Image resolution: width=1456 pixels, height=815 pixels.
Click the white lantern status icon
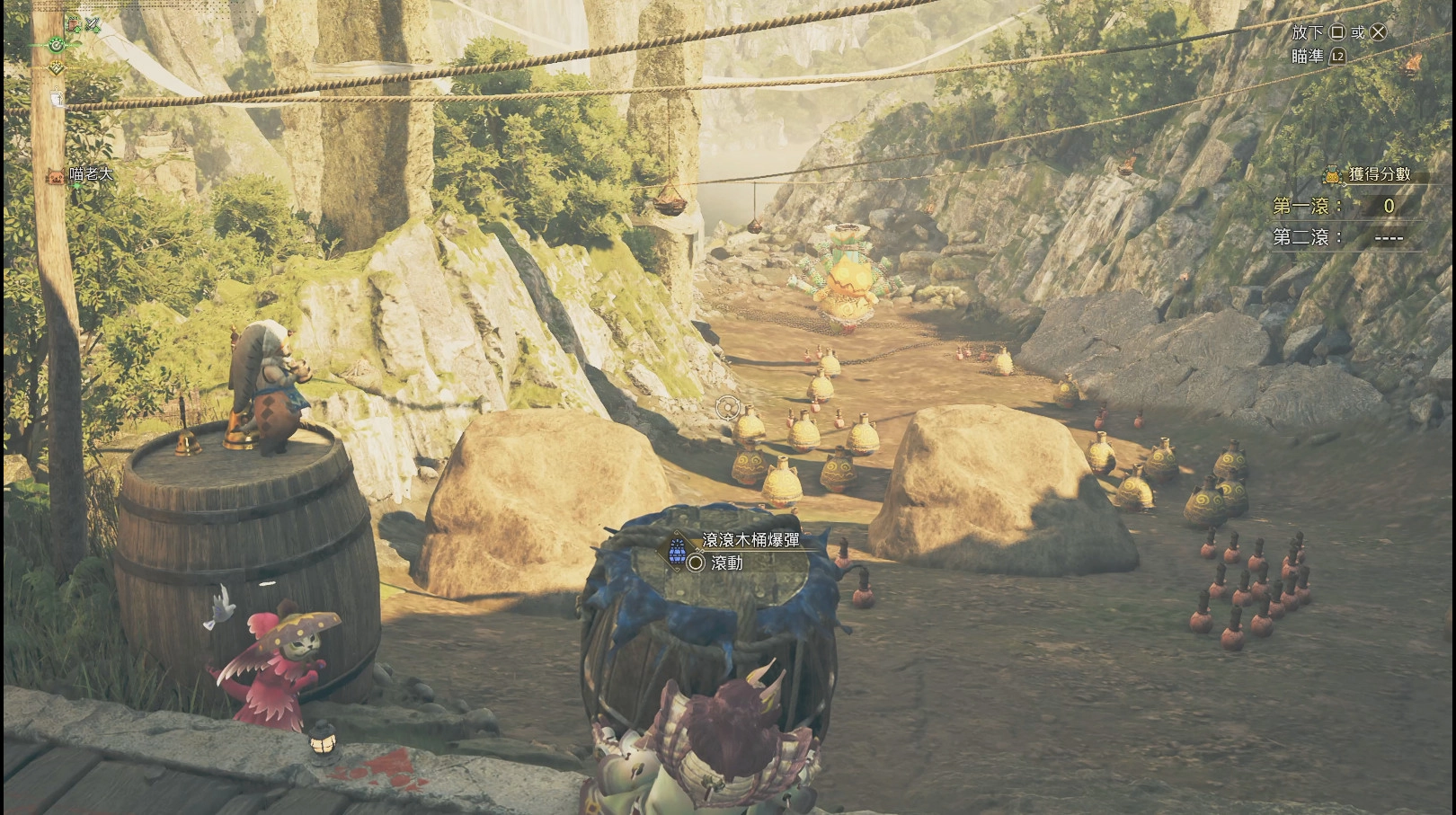click(x=56, y=98)
